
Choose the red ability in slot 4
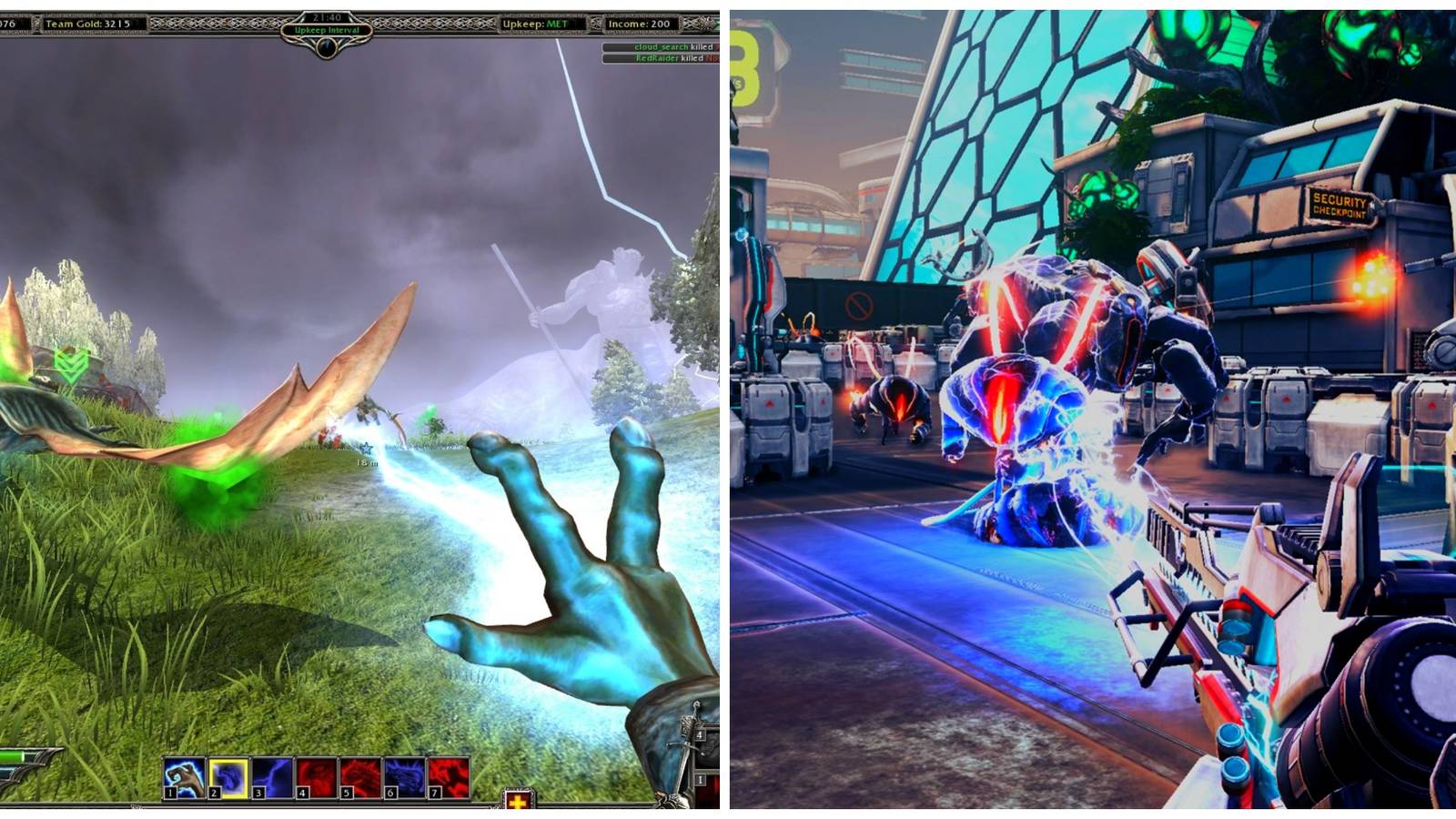(315, 777)
